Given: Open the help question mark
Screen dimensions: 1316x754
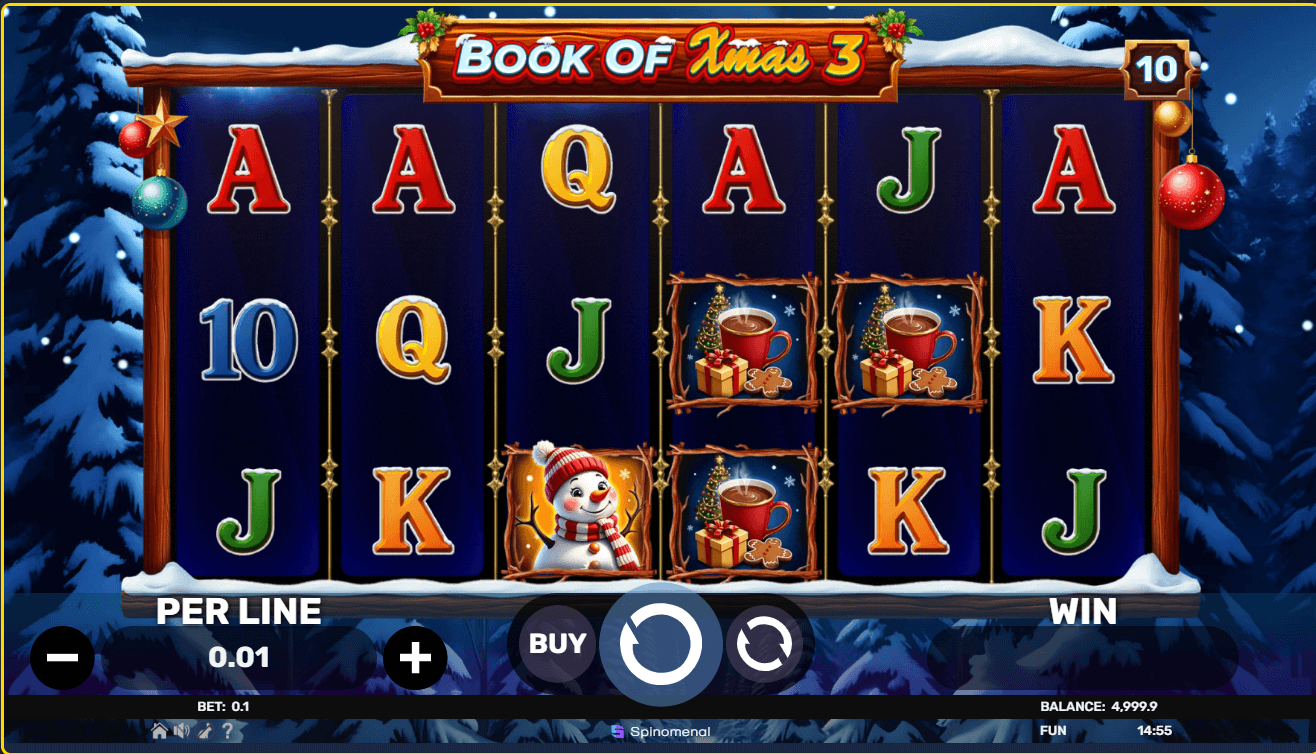Looking at the screenshot, I should coord(227,731).
